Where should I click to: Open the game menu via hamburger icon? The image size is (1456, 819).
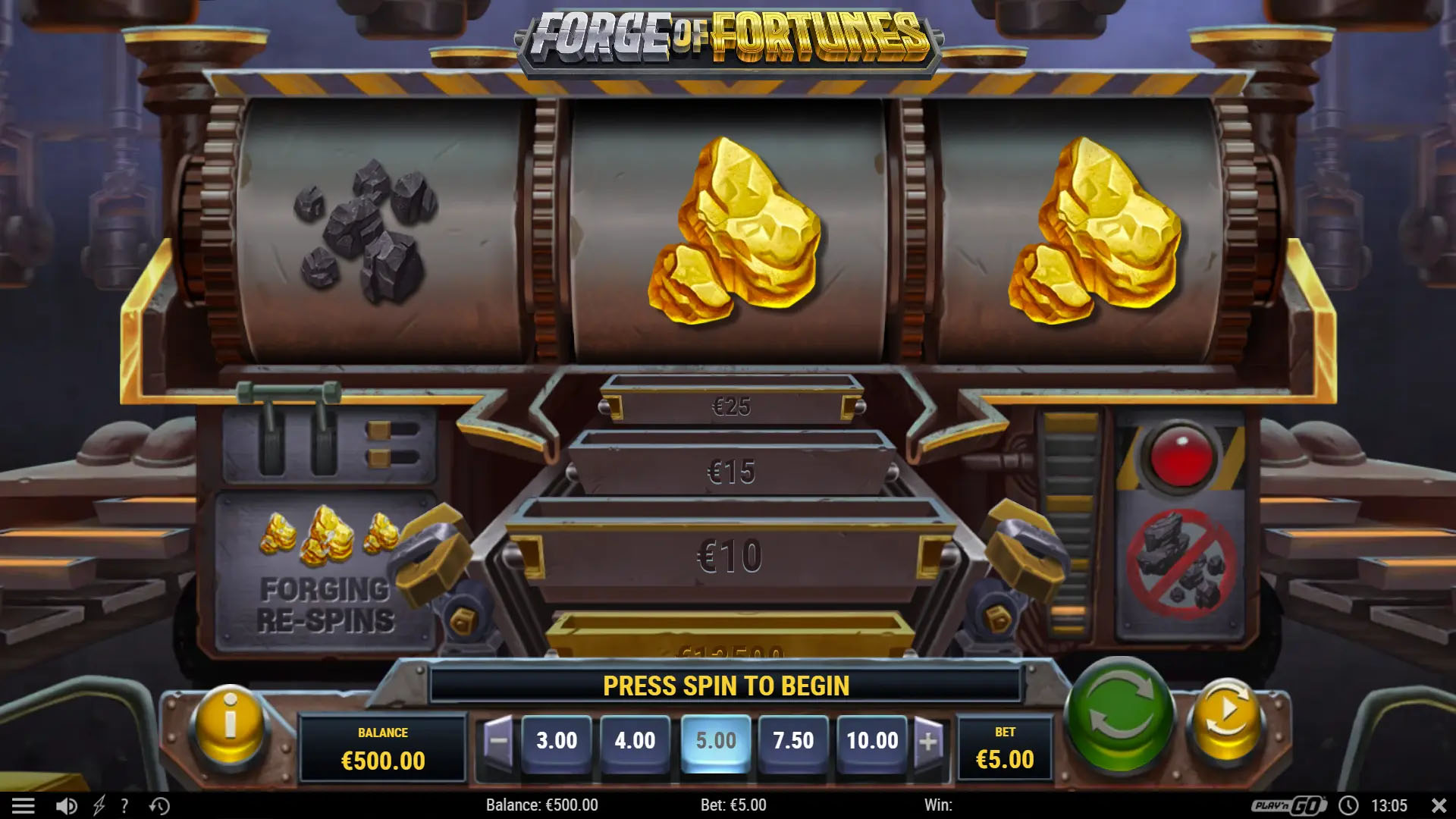point(25,805)
